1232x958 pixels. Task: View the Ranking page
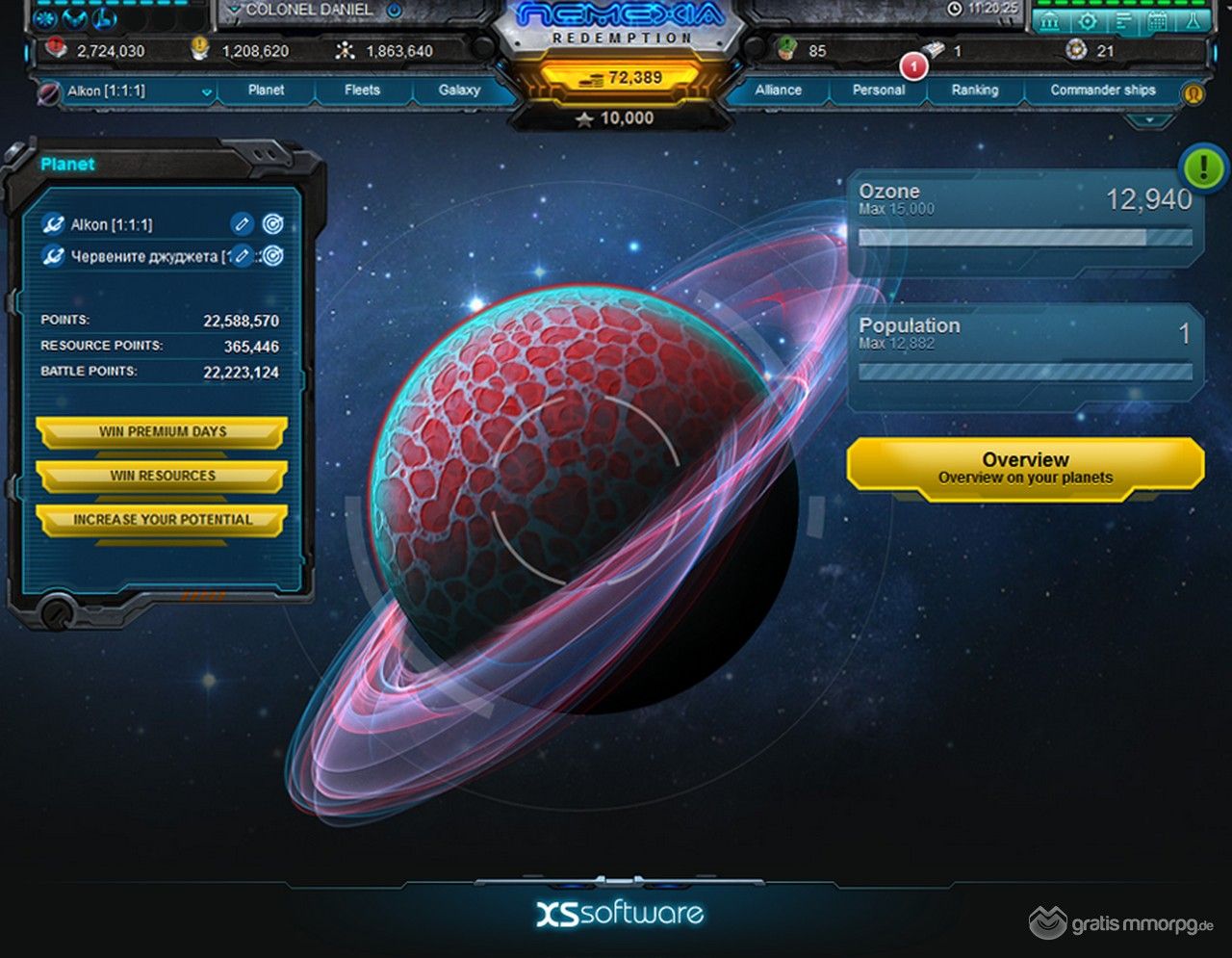974,90
